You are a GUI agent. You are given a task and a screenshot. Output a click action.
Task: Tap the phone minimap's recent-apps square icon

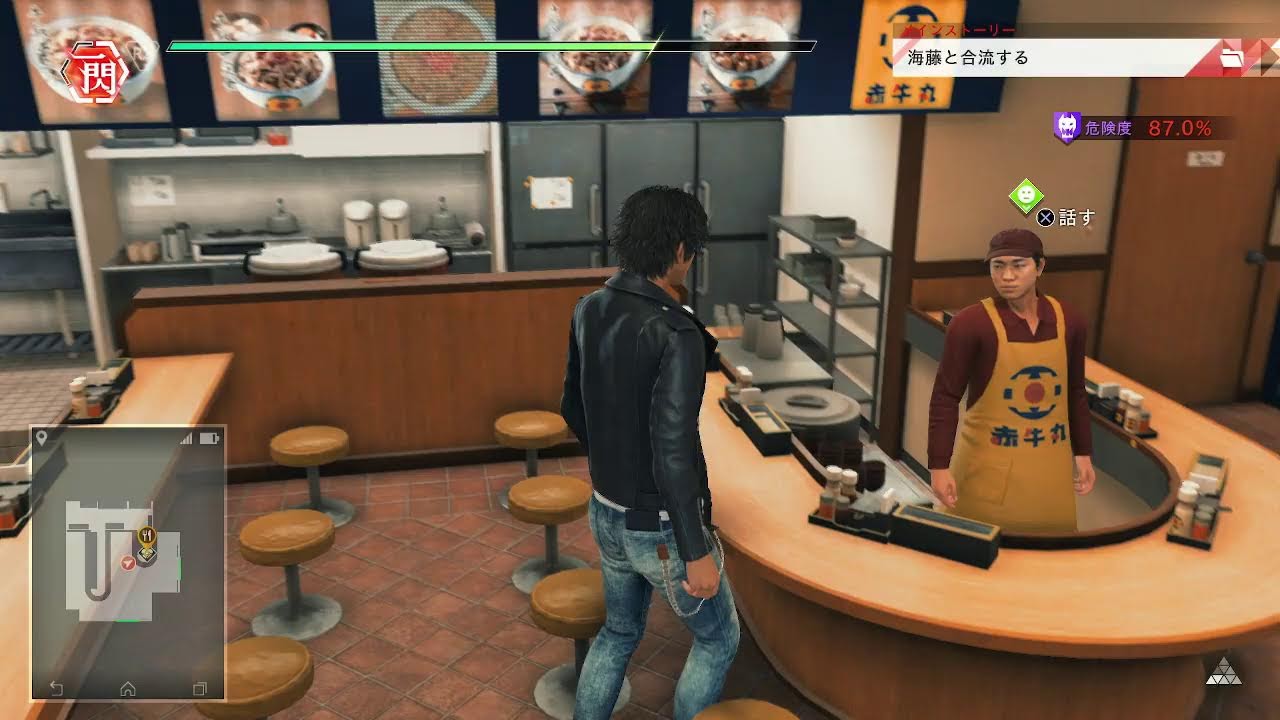pos(199,688)
